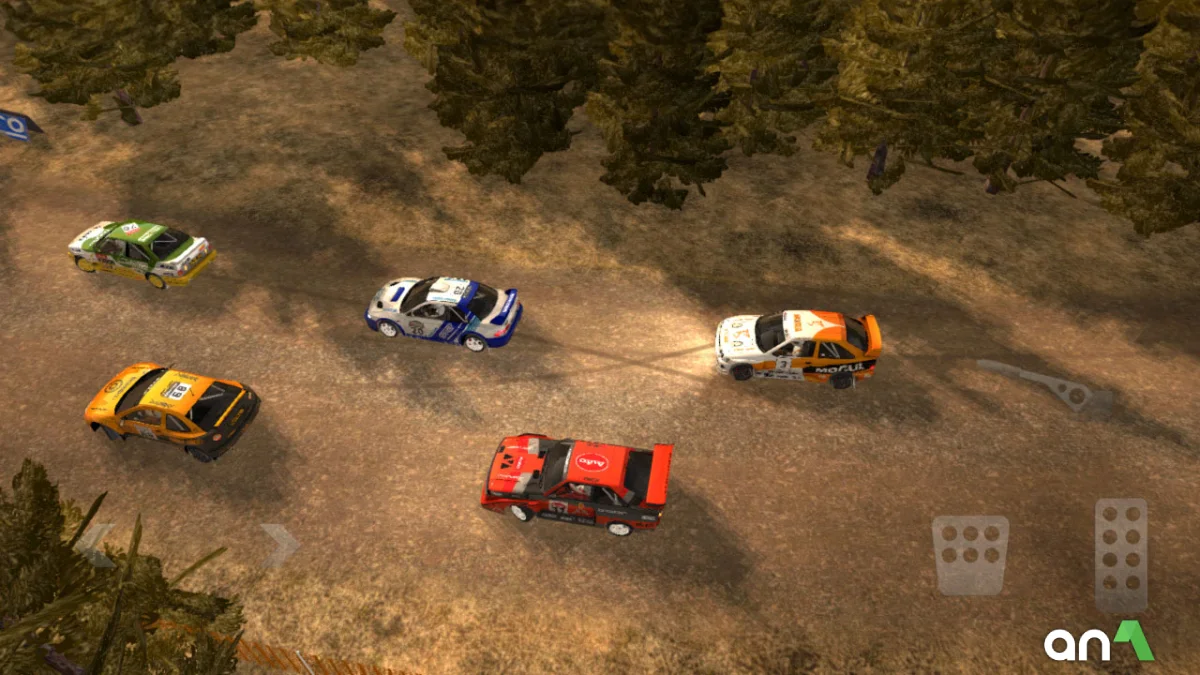Click the green and white watermark logo
The width and height of the screenshot is (1200, 675).
pyautogui.click(x=1099, y=642)
